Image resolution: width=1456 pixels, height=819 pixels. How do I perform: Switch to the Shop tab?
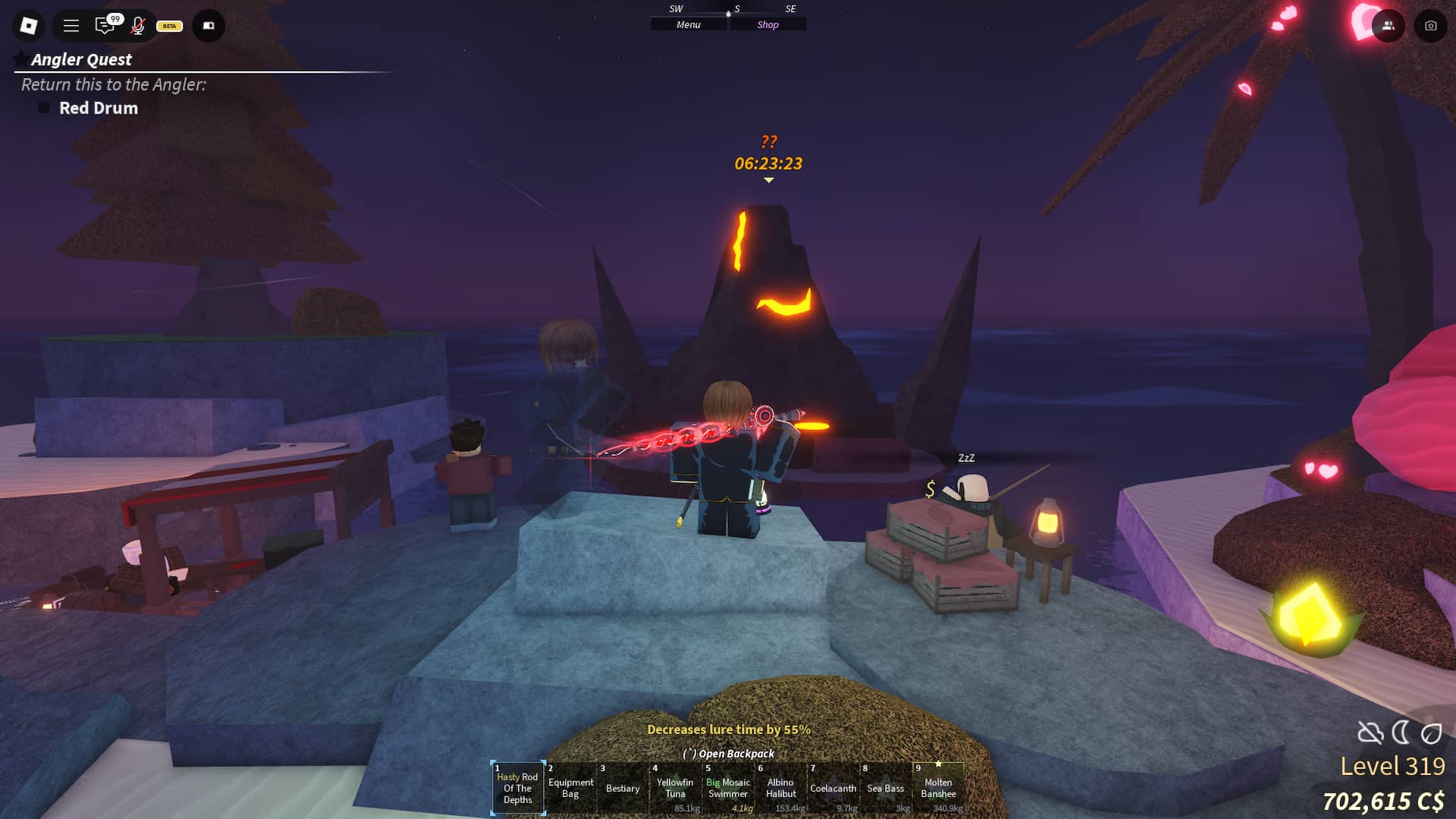[768, 24]
